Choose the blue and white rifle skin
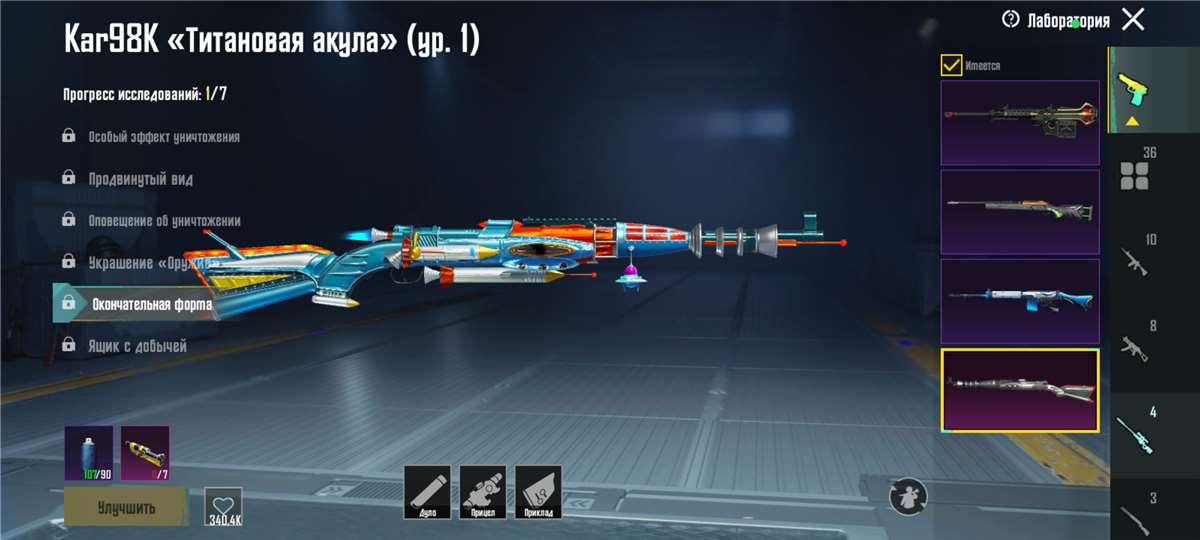Screen dimensions: 1200x540 tap(1020, 301)
